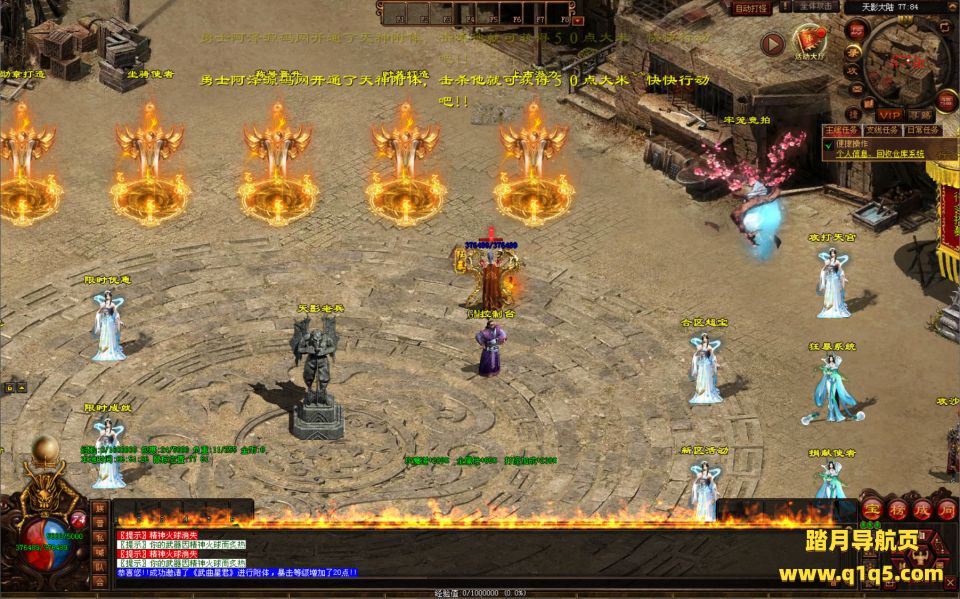Switch to the 支线任务 side quest tab

(880, 130)
